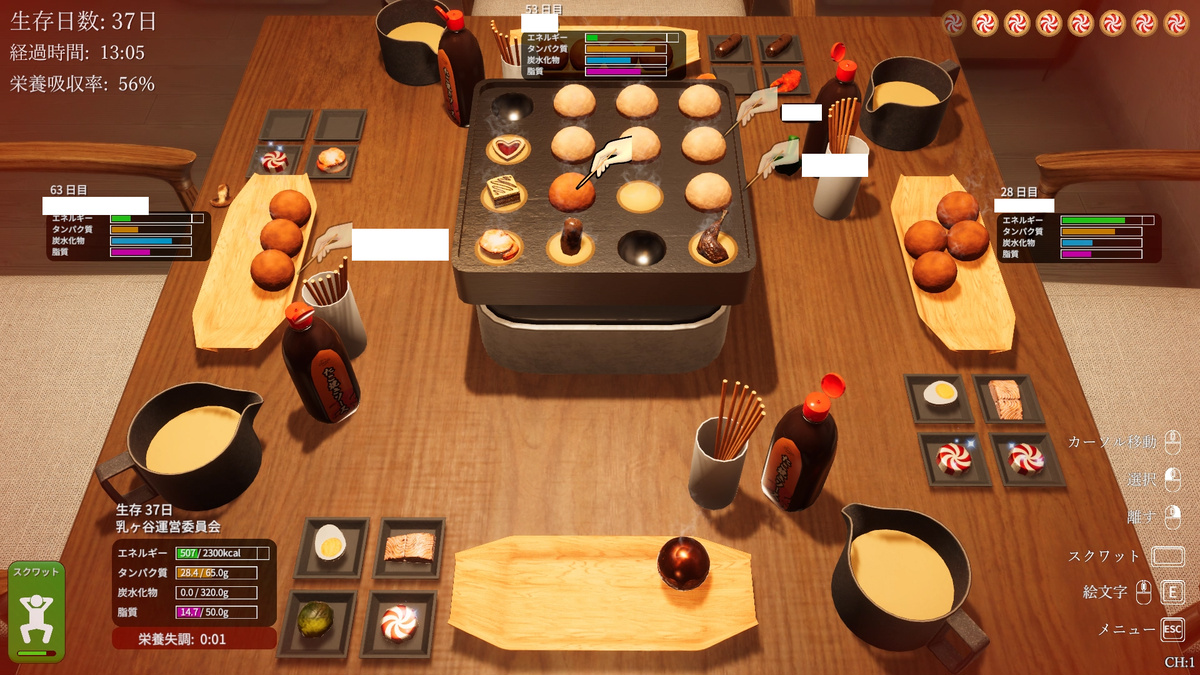
Task: Select the sugar-dusted pastry grill cell
Action: (497, 243)
